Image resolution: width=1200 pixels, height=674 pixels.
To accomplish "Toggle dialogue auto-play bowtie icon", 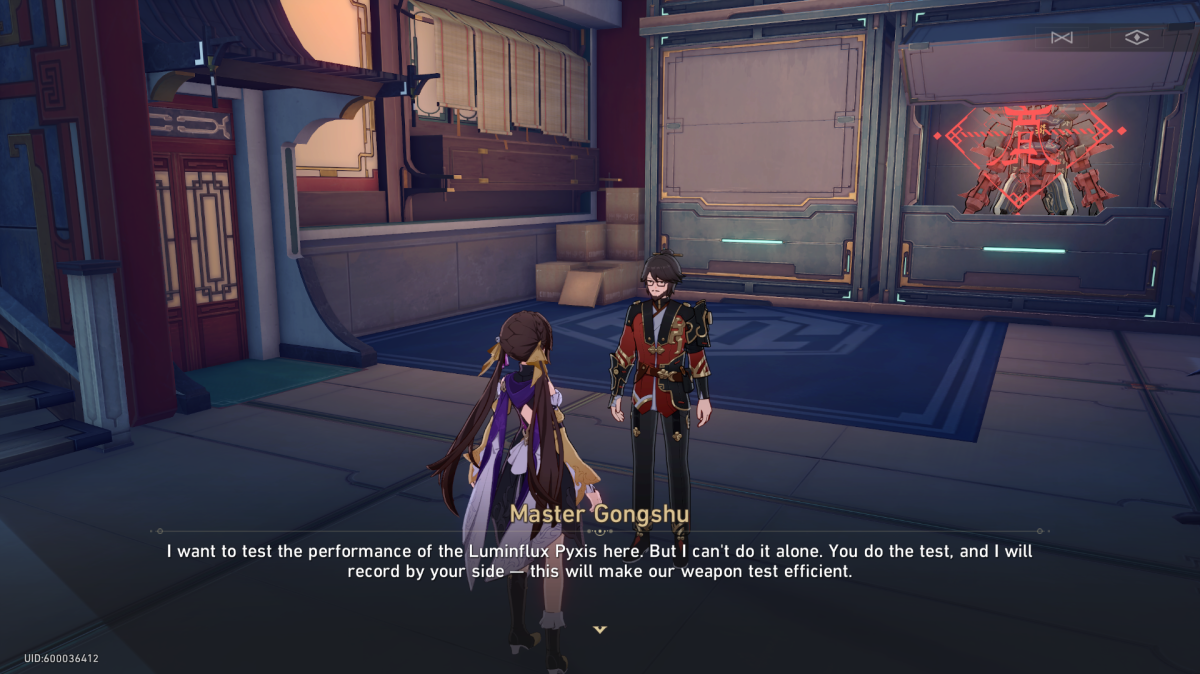I will click(1061, 38).
